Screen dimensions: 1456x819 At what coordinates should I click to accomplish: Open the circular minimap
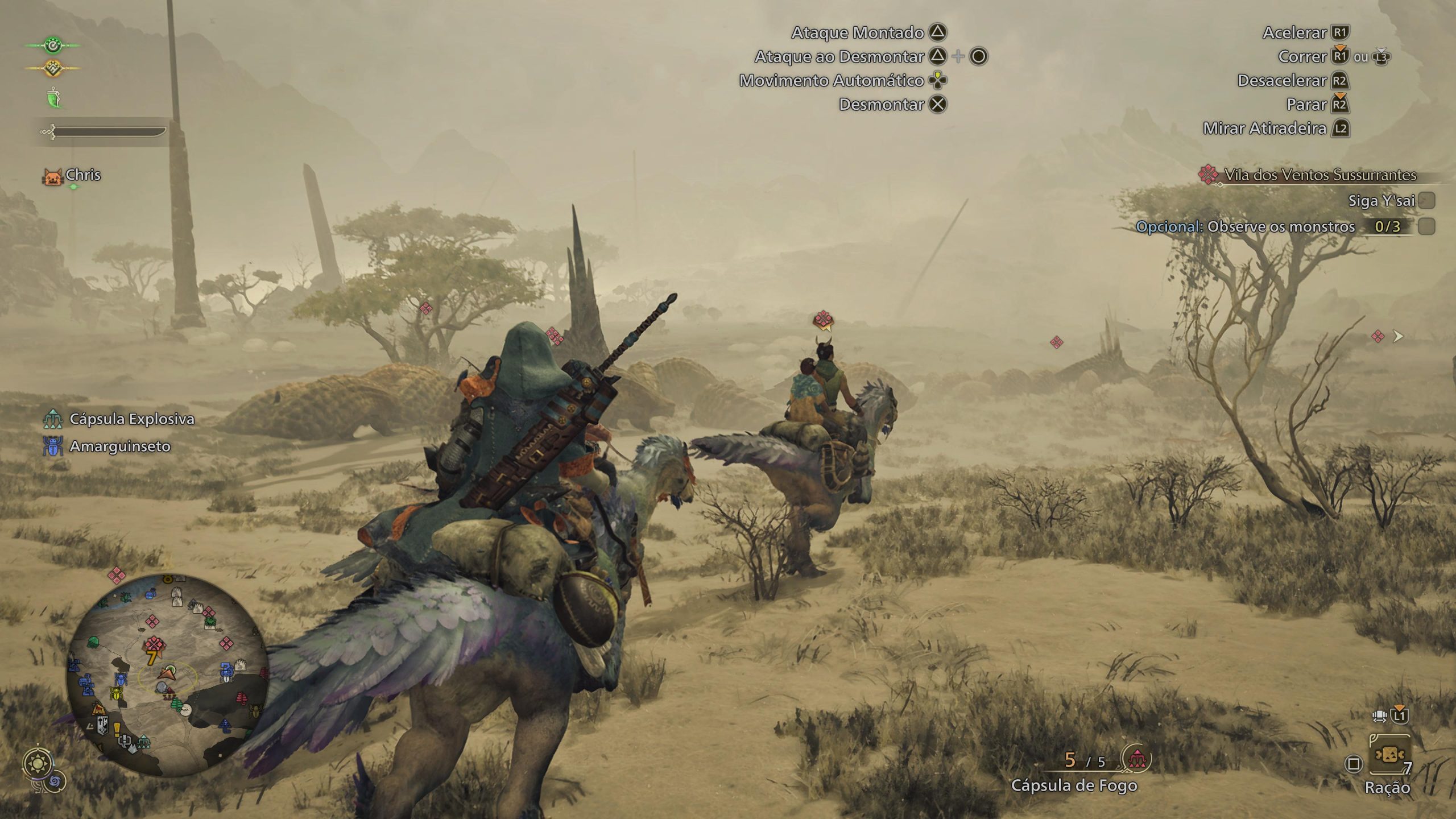(x=167, y=675)
